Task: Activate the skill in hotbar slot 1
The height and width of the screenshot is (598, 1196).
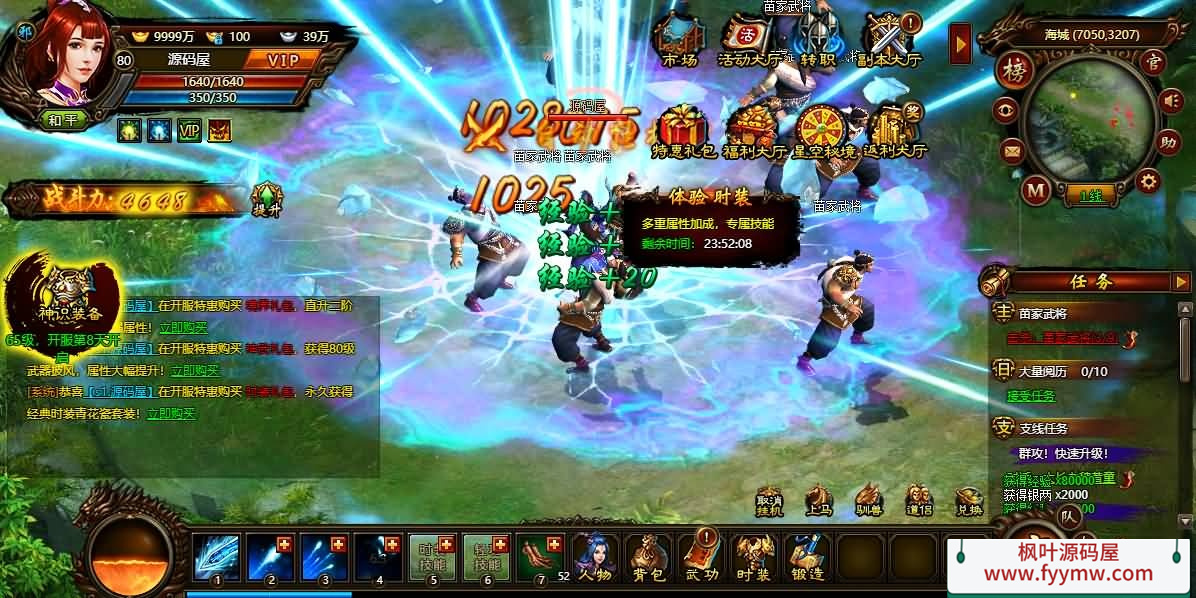Action: (216, 557)
